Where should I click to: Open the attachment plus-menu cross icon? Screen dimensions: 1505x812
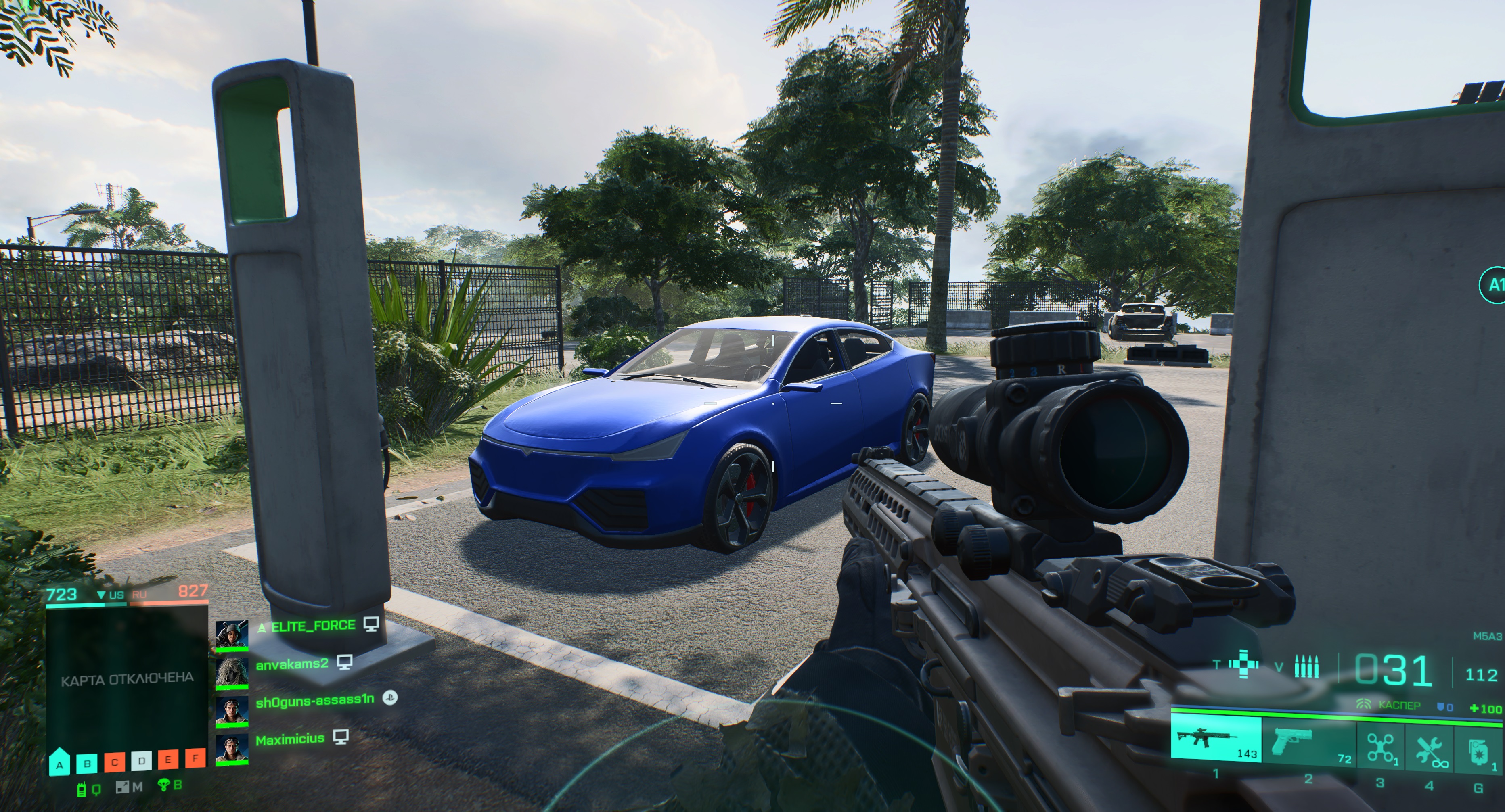pyautogui.click(x=1244, y=666)
